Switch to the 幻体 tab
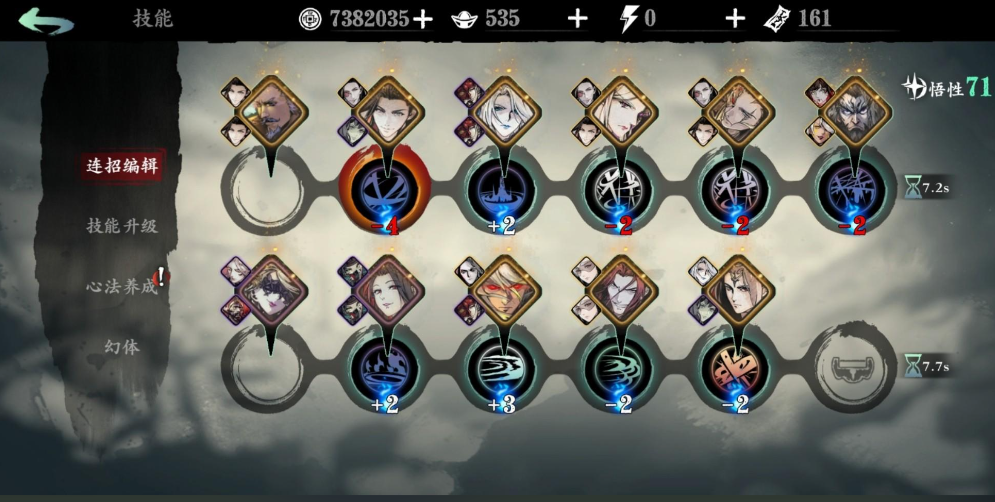The height and width of the screenshot is (502, 995). [x=122, y=347]
